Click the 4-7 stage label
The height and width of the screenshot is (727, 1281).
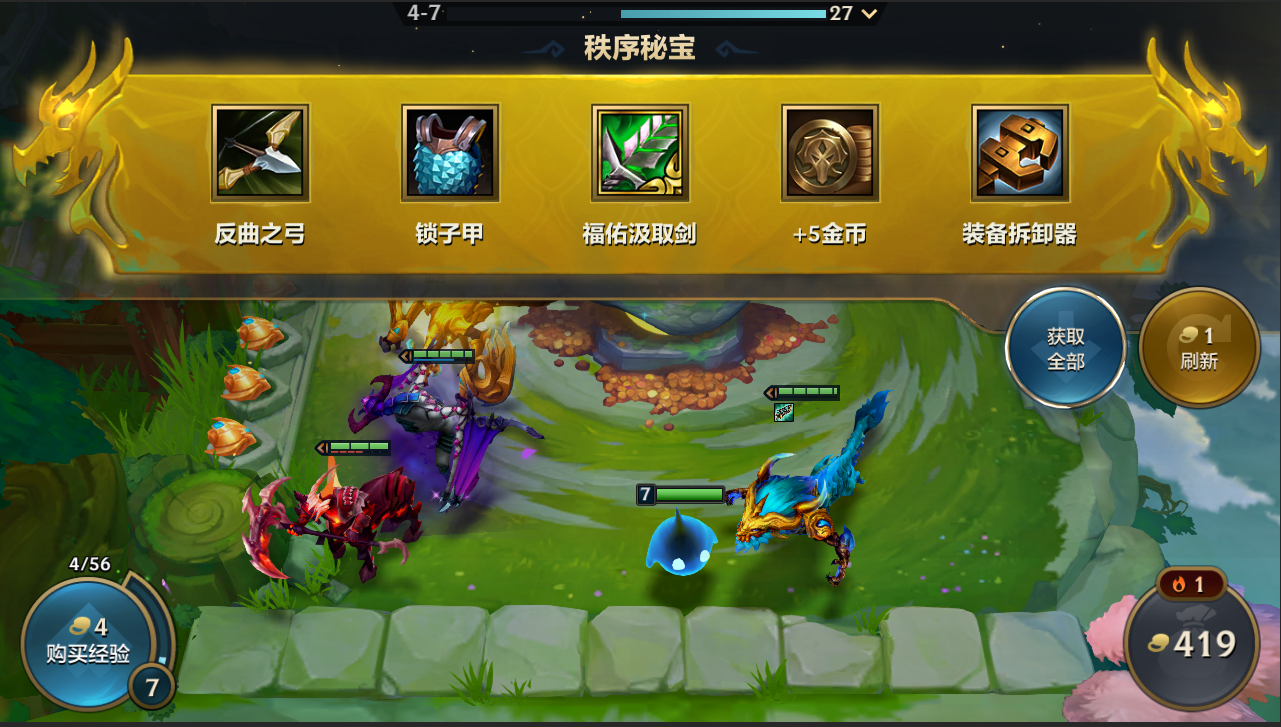(x=423, y=13)
